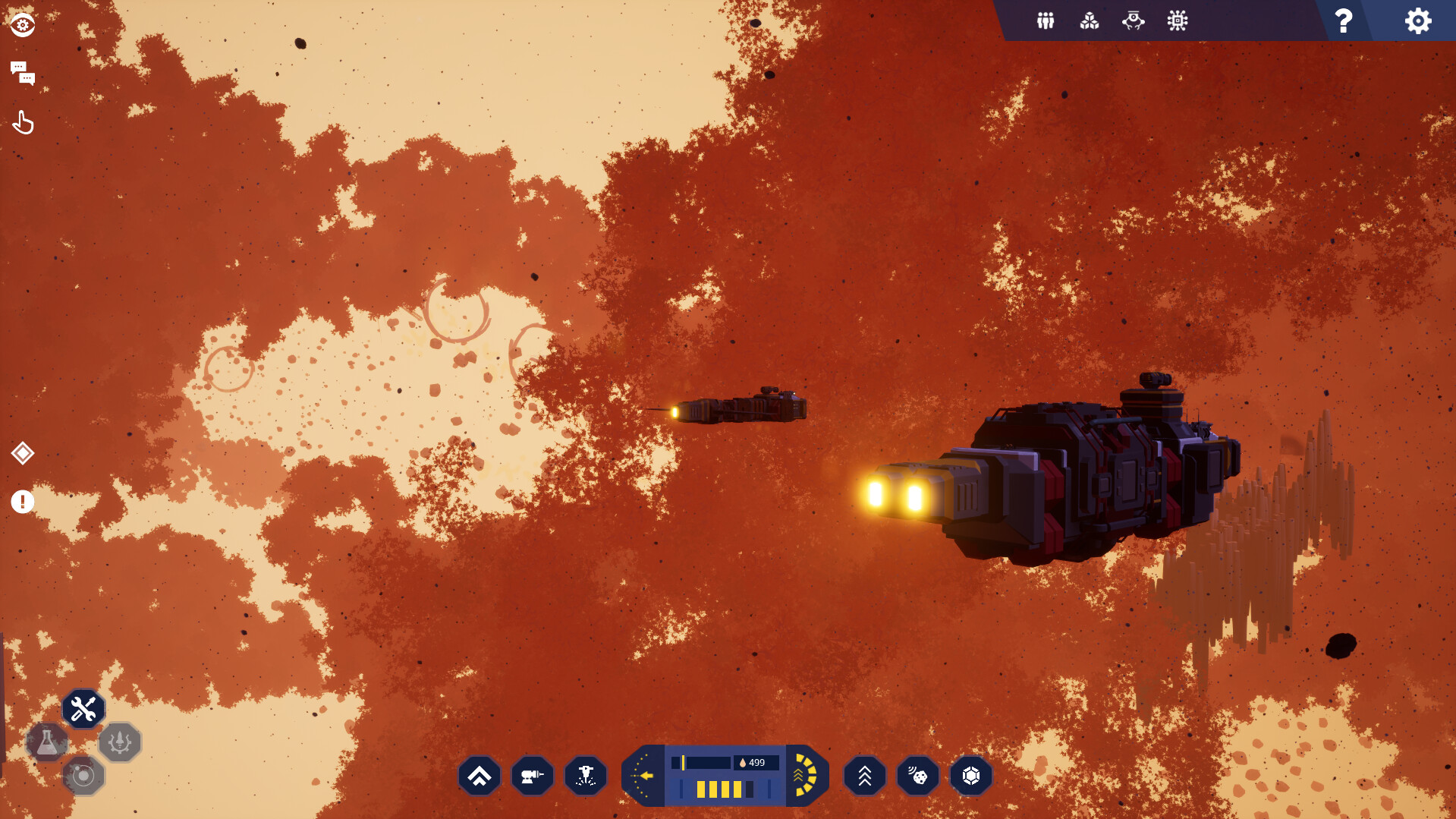1456x819 pixels.
Task: Open the scanner with dice icon
Action: pyautogui.click(x=917, y=776)
